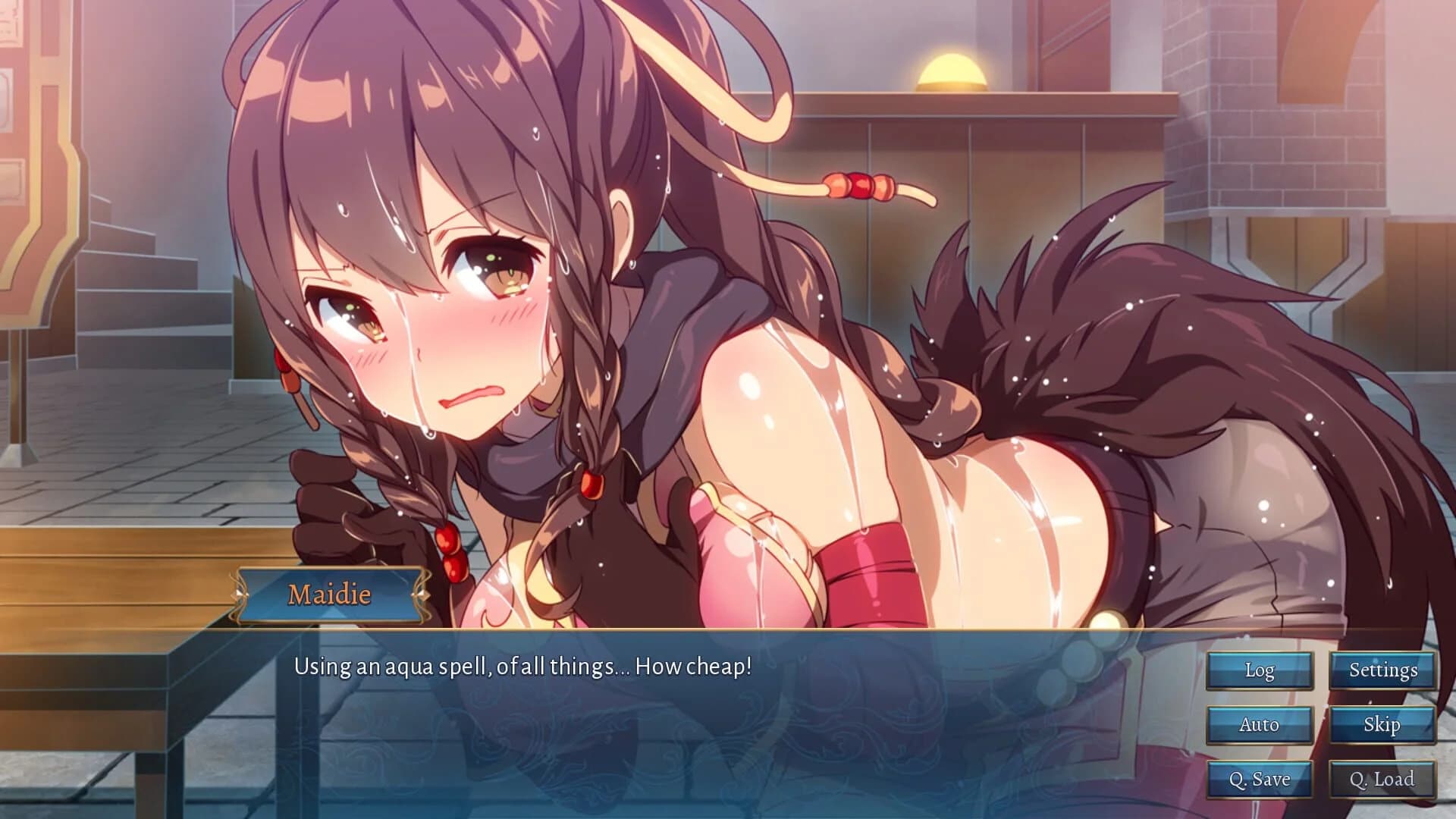Image resolution: width=1456 pixels, height=819 pixels.
Task: Enable Skip mode
Action: (x=1383, y=725)
